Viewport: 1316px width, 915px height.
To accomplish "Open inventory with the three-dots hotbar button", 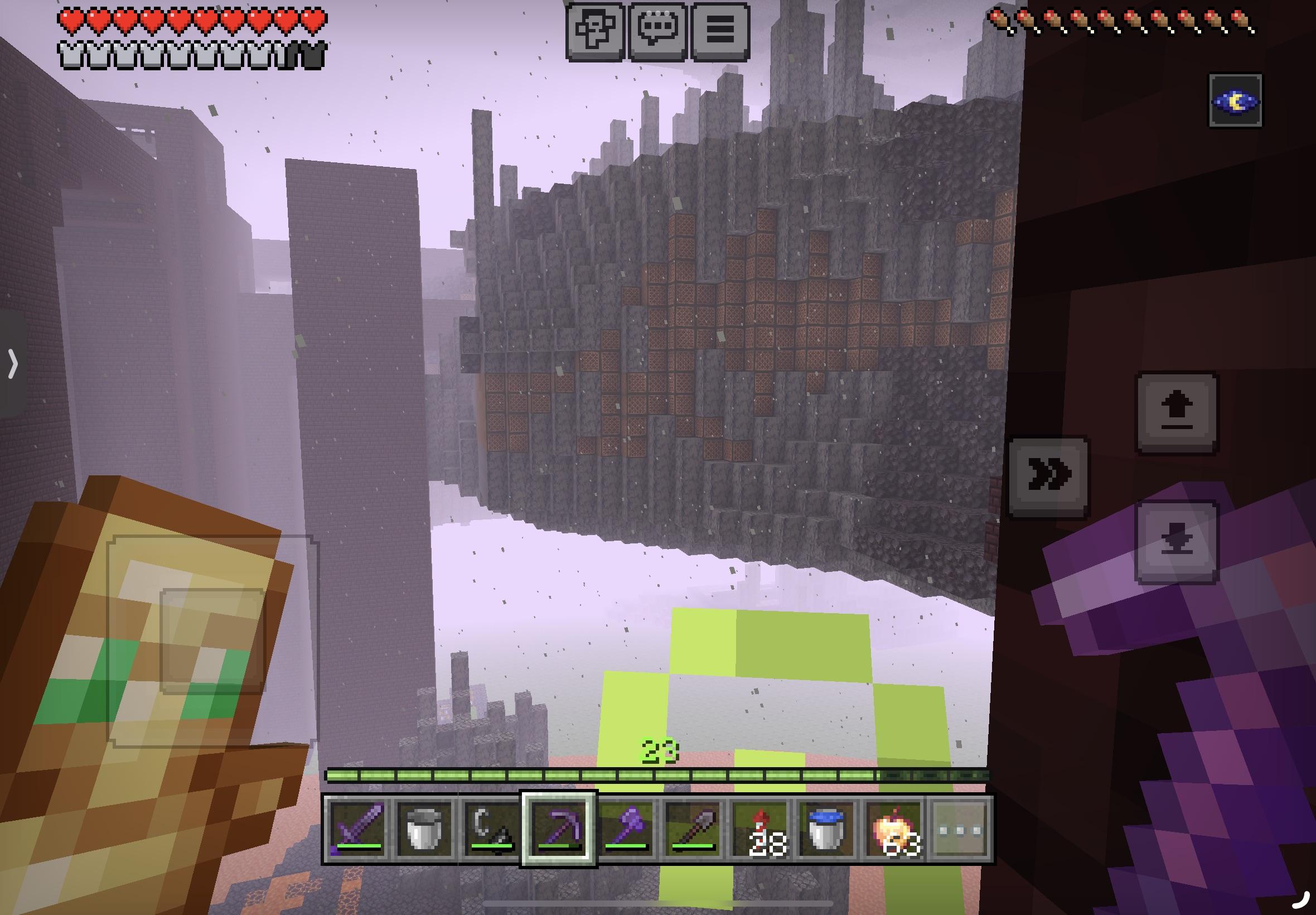I will [961, 829].
